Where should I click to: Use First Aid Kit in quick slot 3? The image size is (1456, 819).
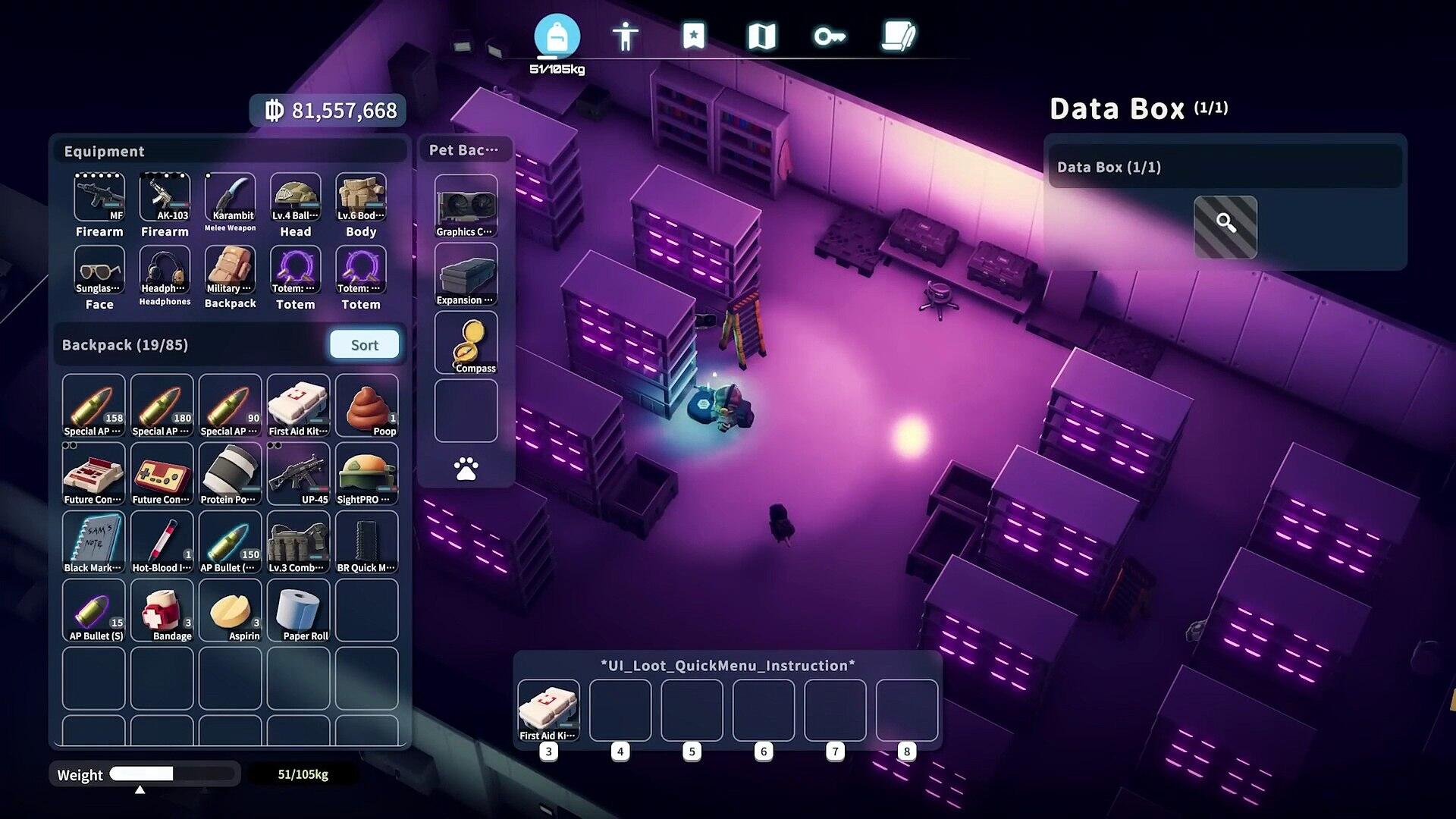click(x=548, y=710)
